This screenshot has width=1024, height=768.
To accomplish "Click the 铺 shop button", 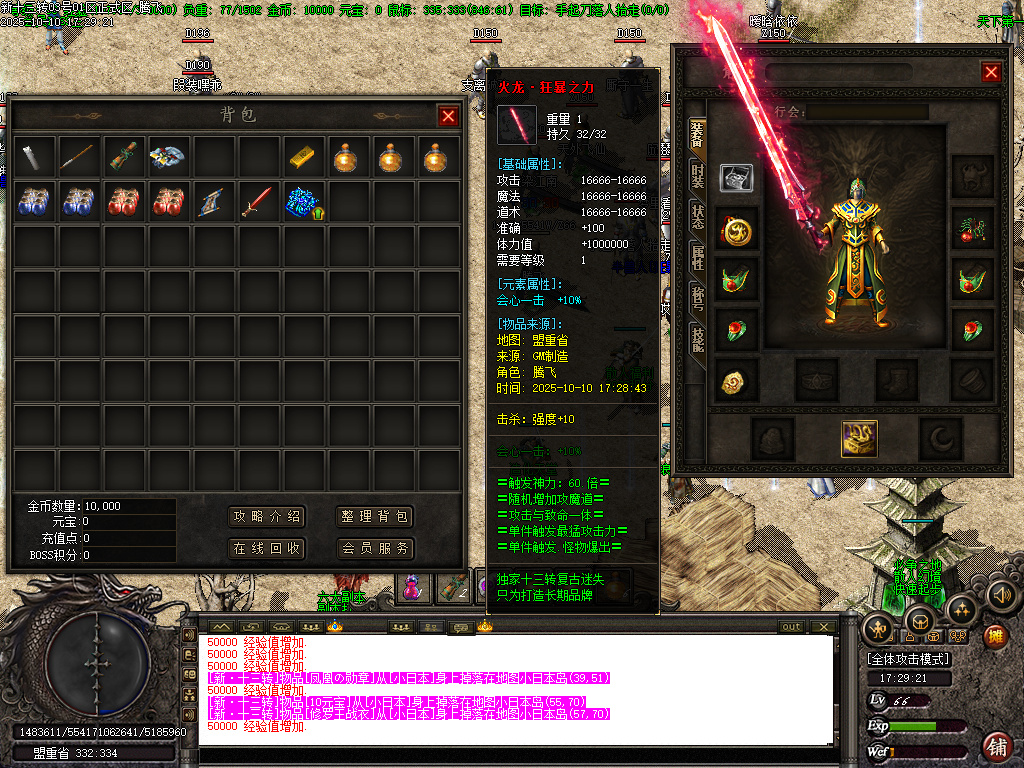I will [x=996, y=745].
